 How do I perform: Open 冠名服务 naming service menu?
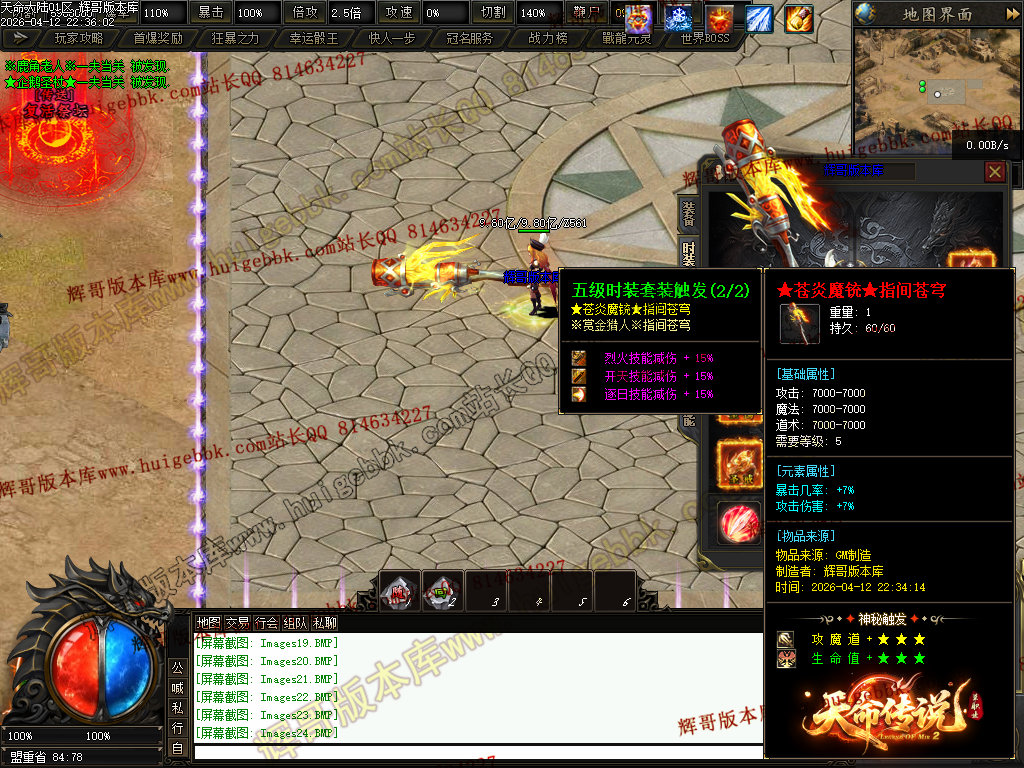tap(470, 38)
